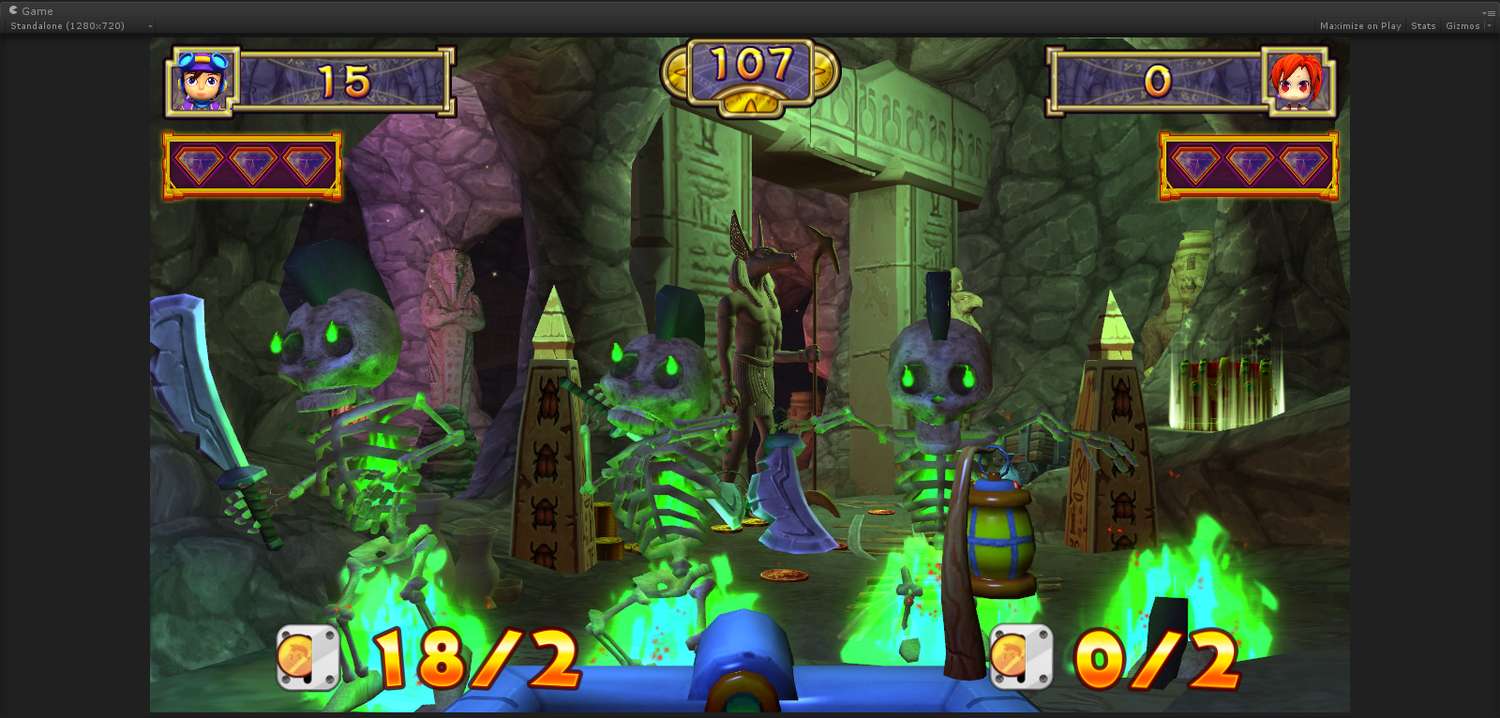1500x718 pixels.
Task: Click the blue-haired boy player portrait
Action: pos(202,80)
